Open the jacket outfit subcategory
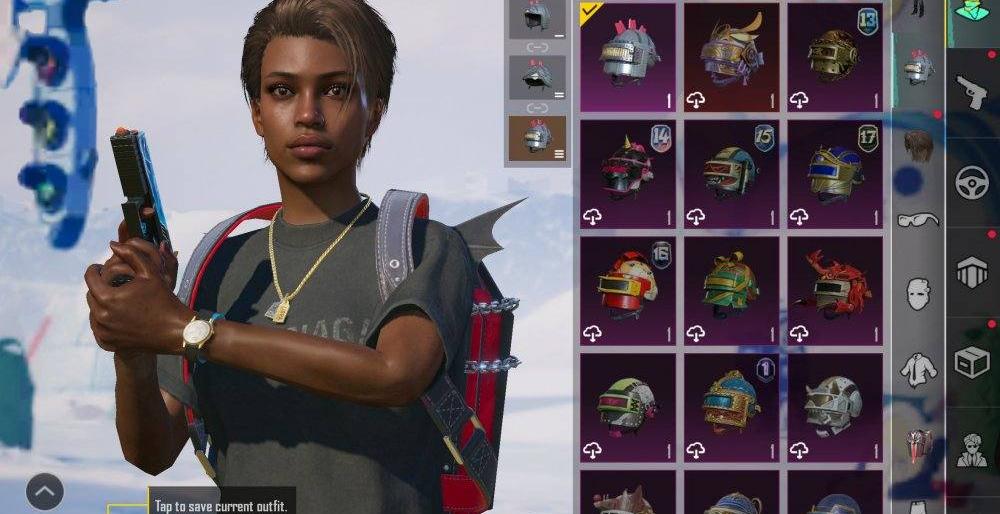The height and width of the screenshot is (514, 1000). [918, 370]
